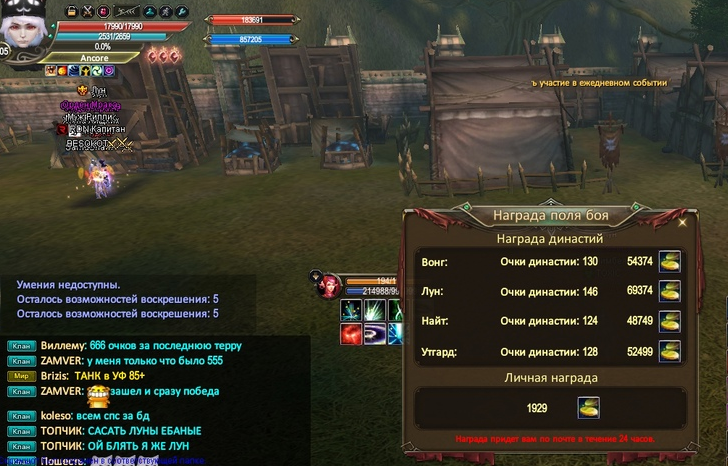Click Виллему's name in the clan chat
728x466 pixels.
[62, 344]
